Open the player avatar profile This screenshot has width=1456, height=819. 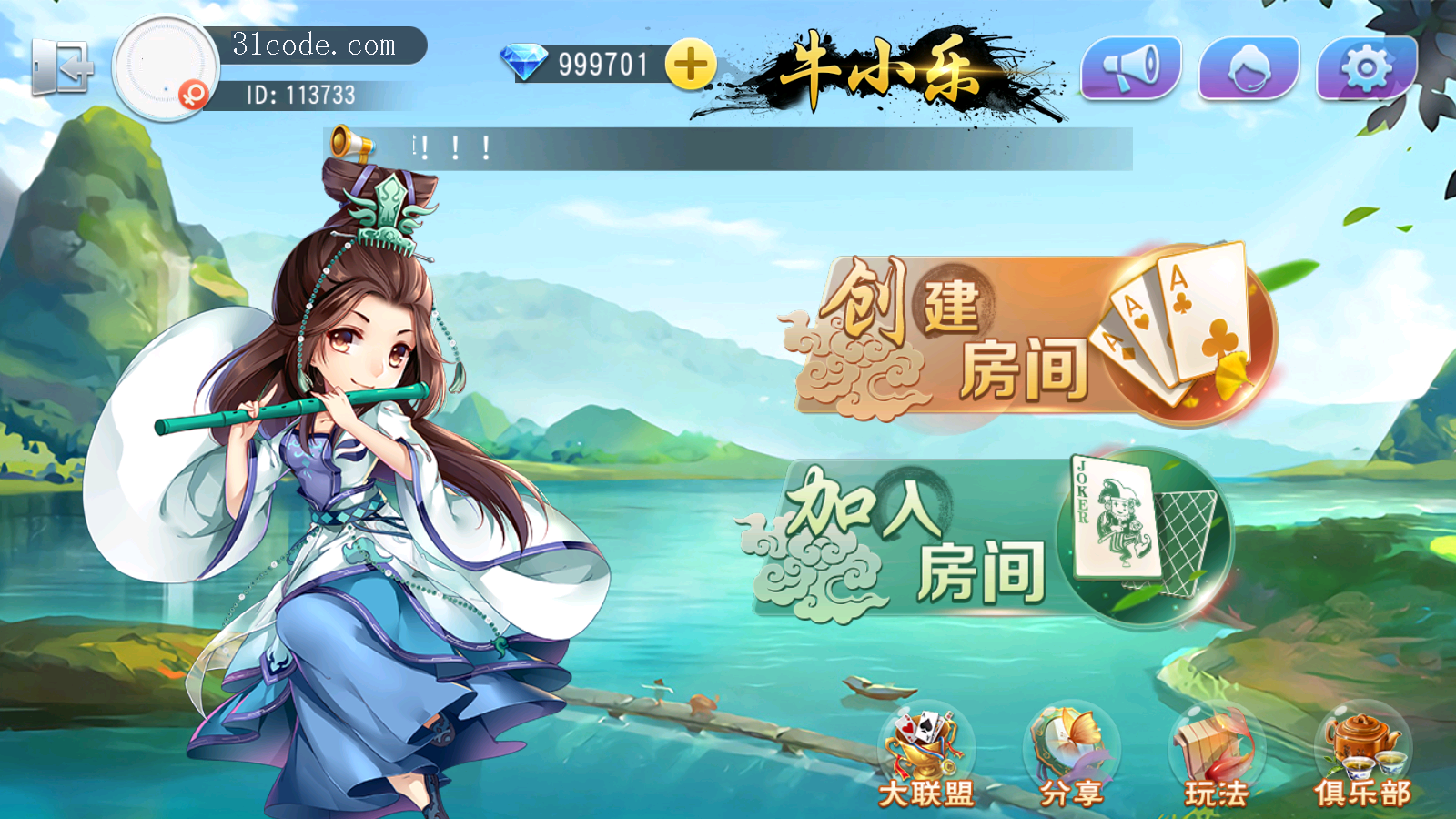click(165, 67)
